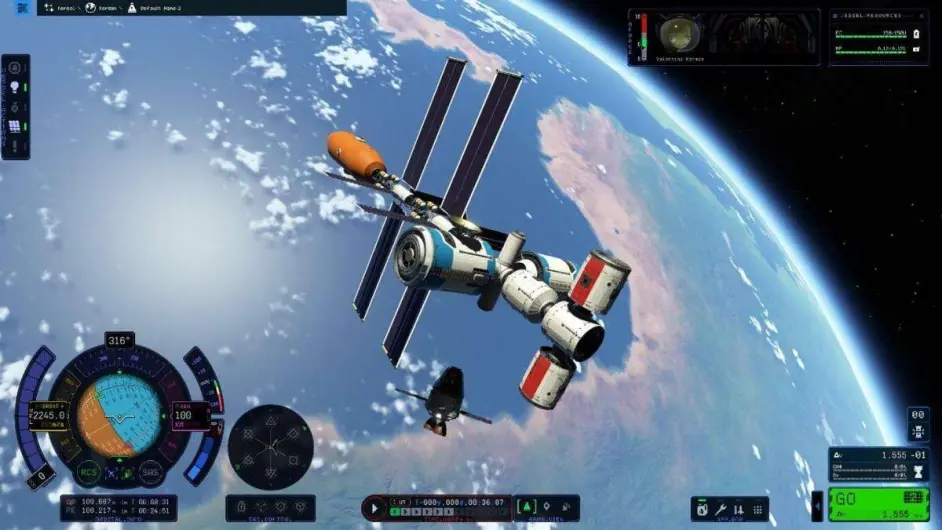
Task: Click the SAS prograde mode icon
Action: coord(270,422)
